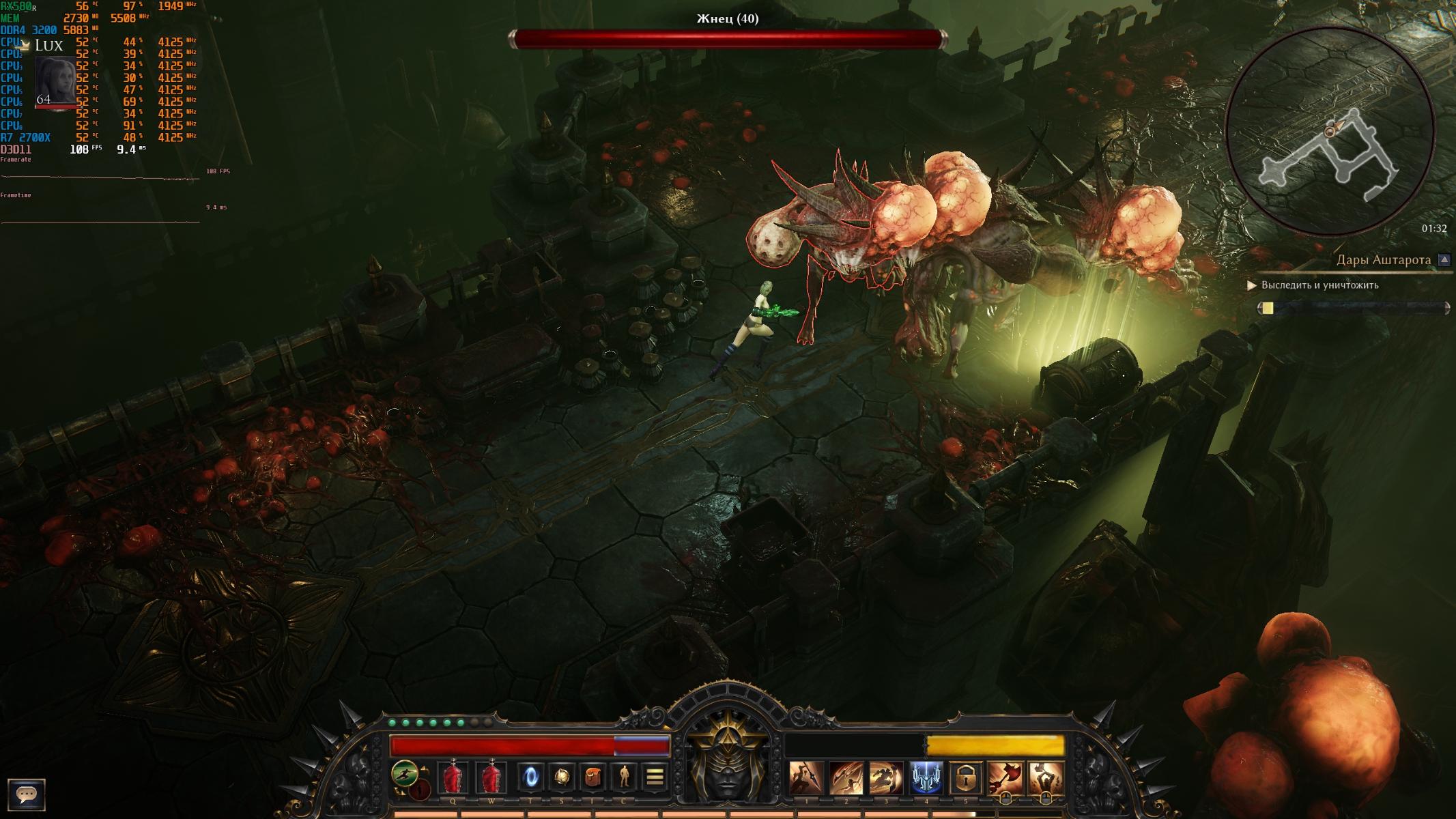
Task: Click the locked padlock skill slot
Action: [x=966, y=778]
